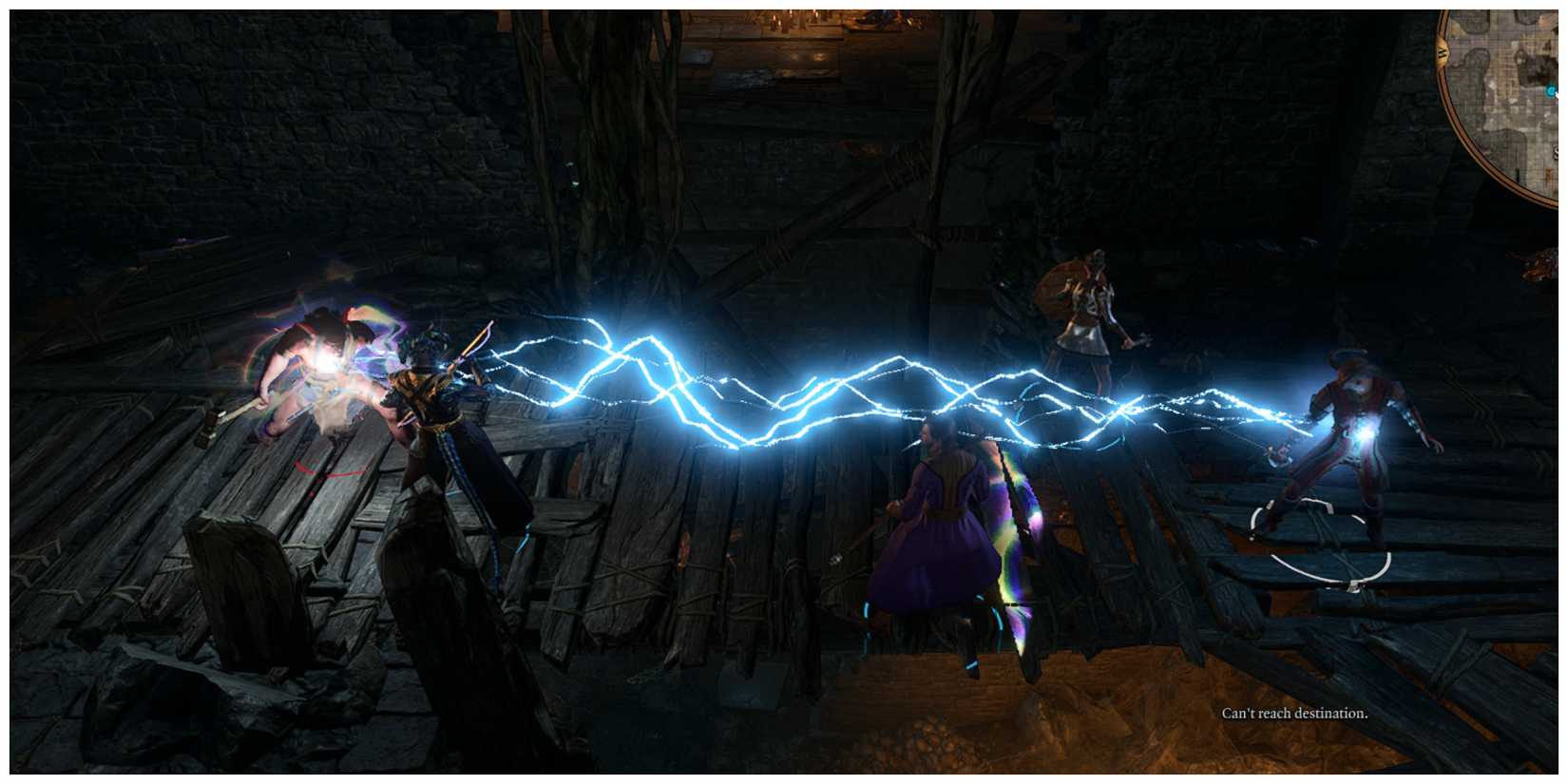Click the cyan player marker on the minimap
1568x784 pixels.
(x=1552, y=92)
